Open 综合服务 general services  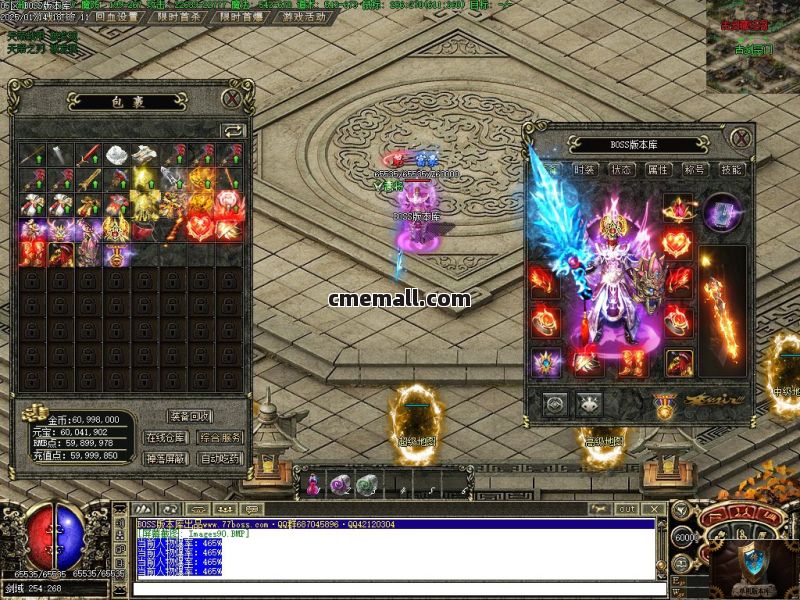coord(220,437)
